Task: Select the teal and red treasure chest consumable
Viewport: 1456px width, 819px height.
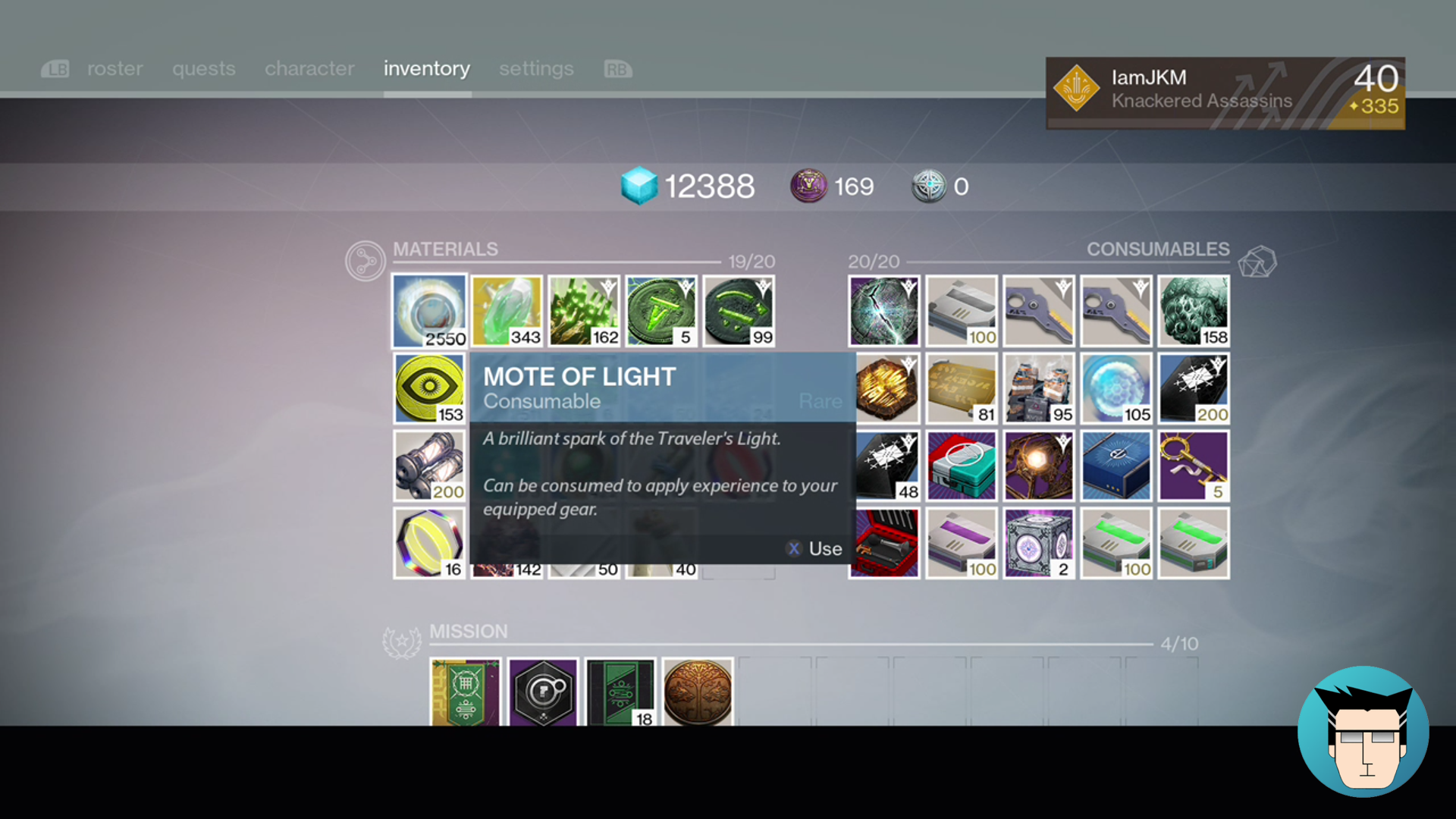Action: [962, 466]
